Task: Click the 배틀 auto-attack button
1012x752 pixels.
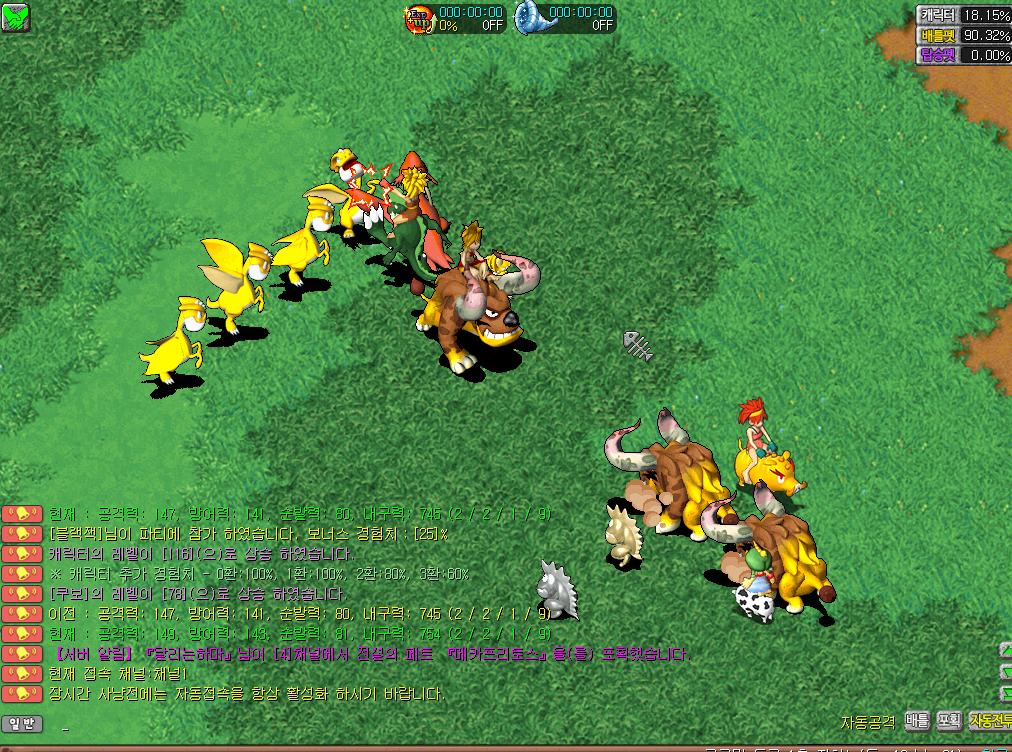Action: point(917,720)
